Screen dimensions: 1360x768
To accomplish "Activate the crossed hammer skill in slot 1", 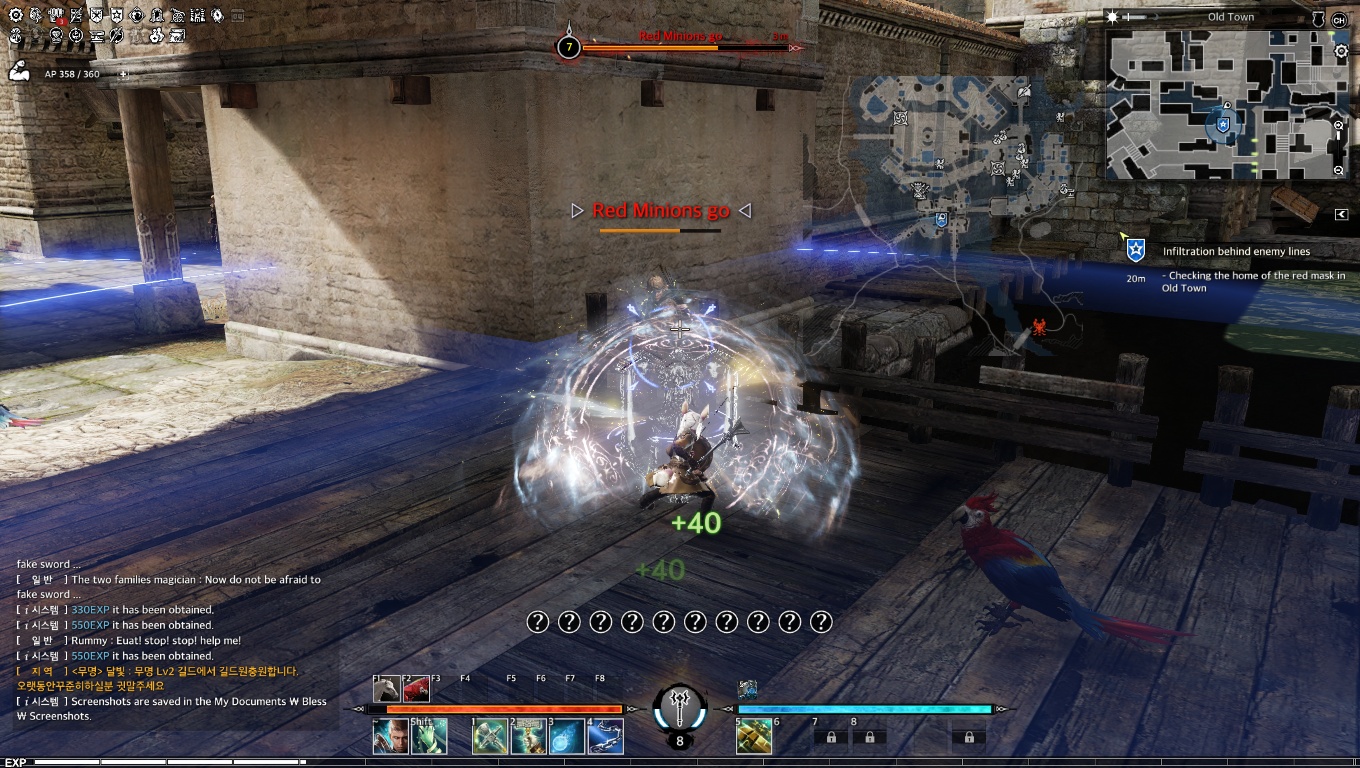I will [490, 737].
